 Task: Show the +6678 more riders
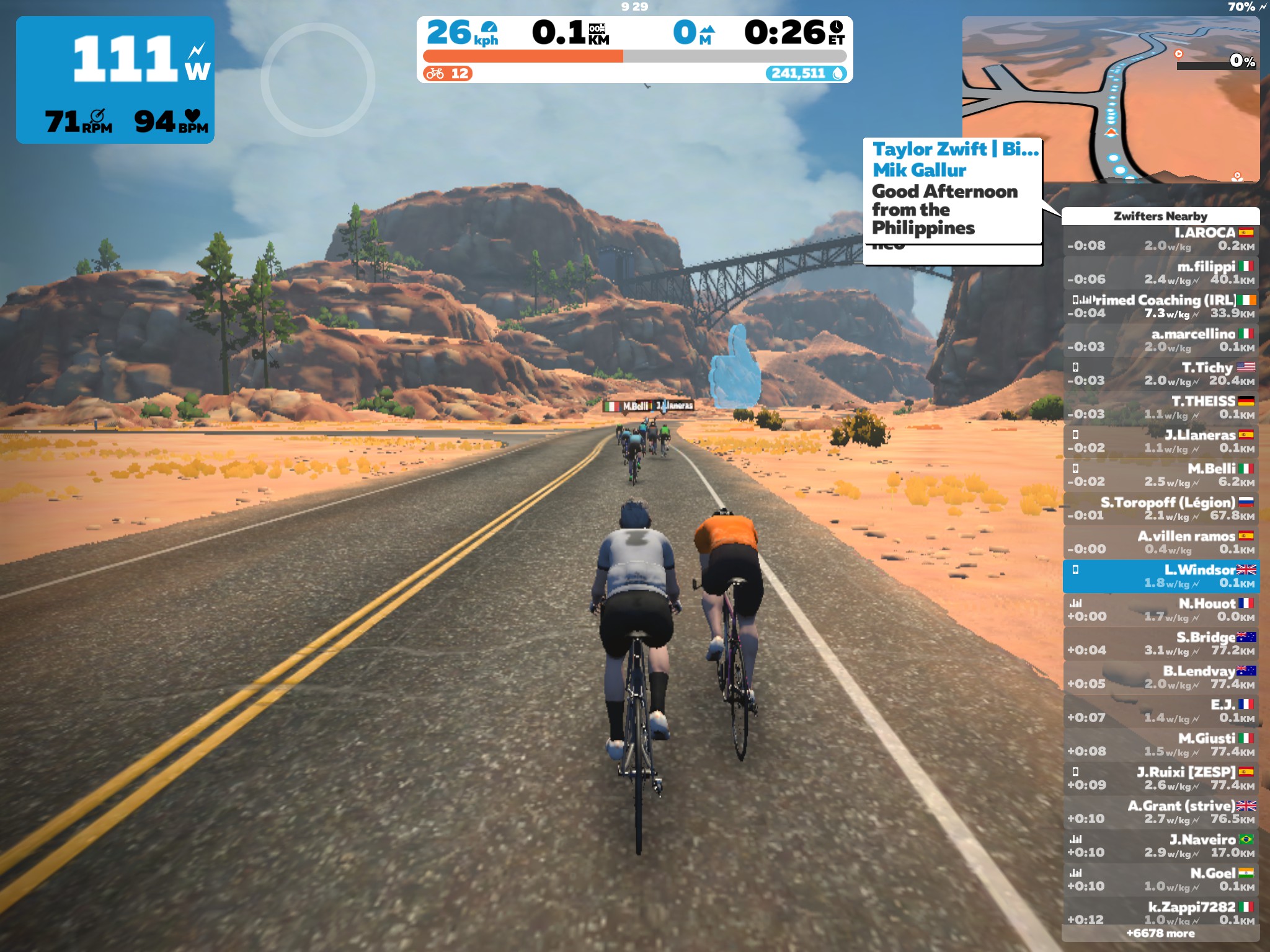pyautogui.click(x=1160, y=933)
